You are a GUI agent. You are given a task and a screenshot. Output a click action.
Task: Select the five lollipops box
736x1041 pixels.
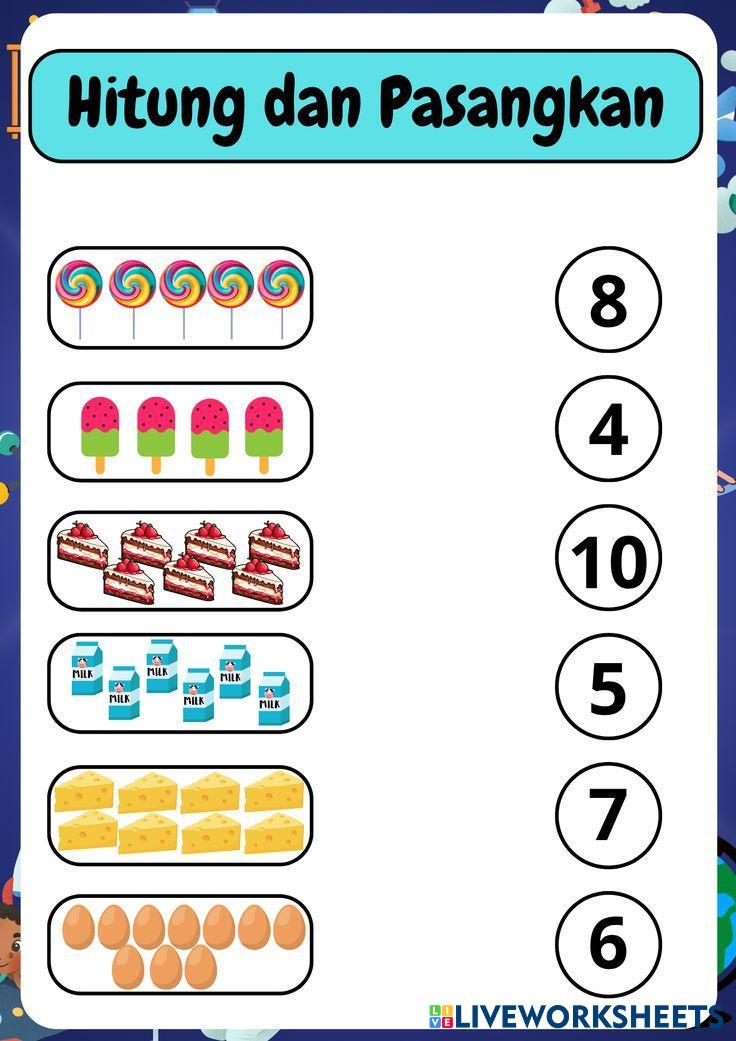pos(180,298)
